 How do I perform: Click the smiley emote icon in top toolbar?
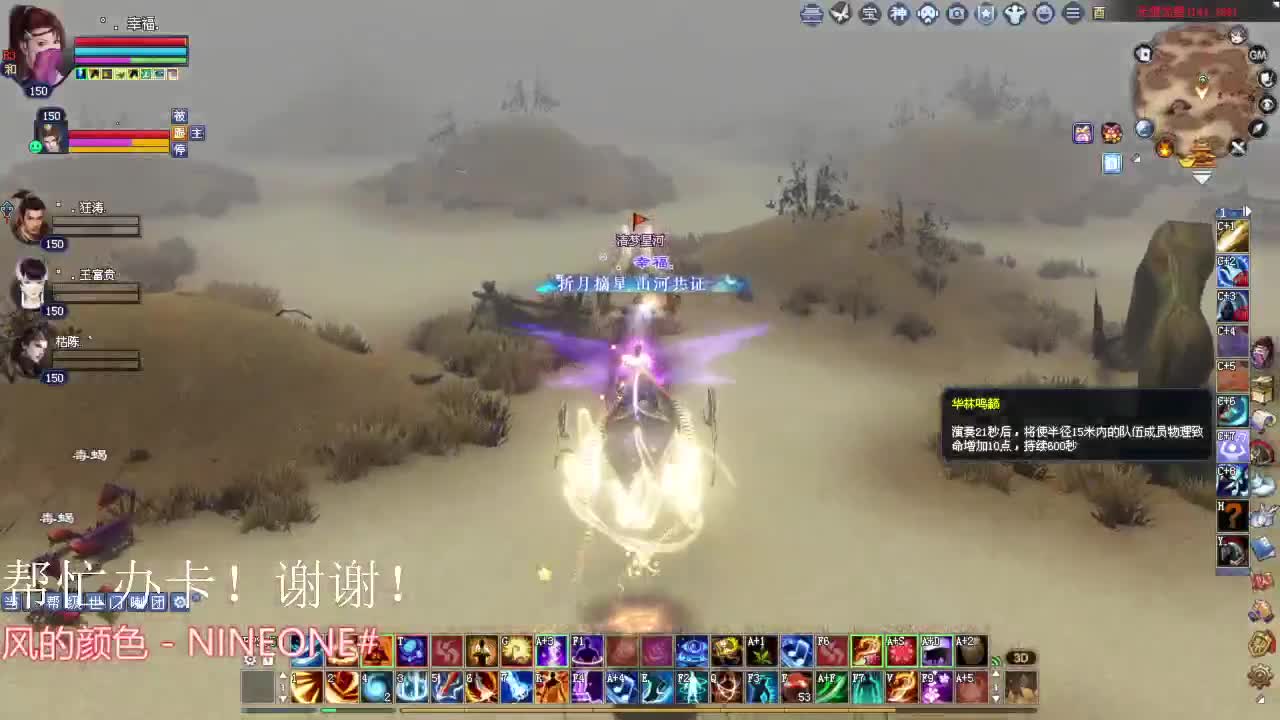point(1044,15)
